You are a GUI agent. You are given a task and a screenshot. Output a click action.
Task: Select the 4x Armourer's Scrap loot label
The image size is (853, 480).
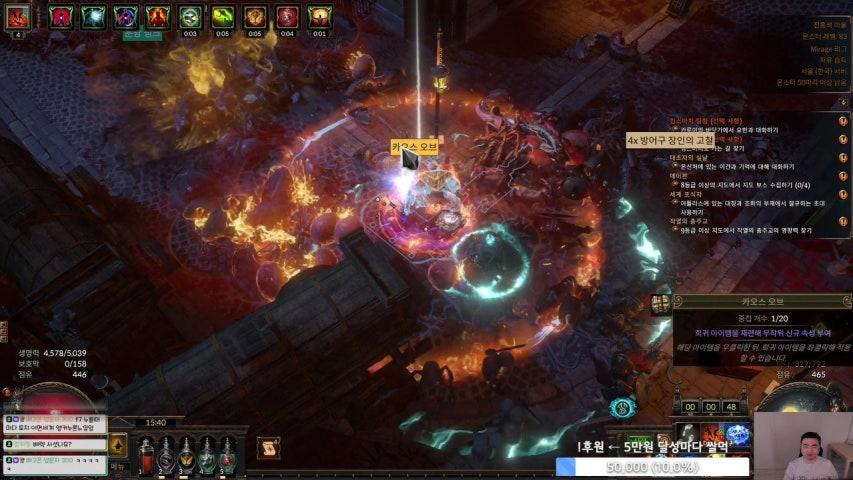click(x=670, y=141)
